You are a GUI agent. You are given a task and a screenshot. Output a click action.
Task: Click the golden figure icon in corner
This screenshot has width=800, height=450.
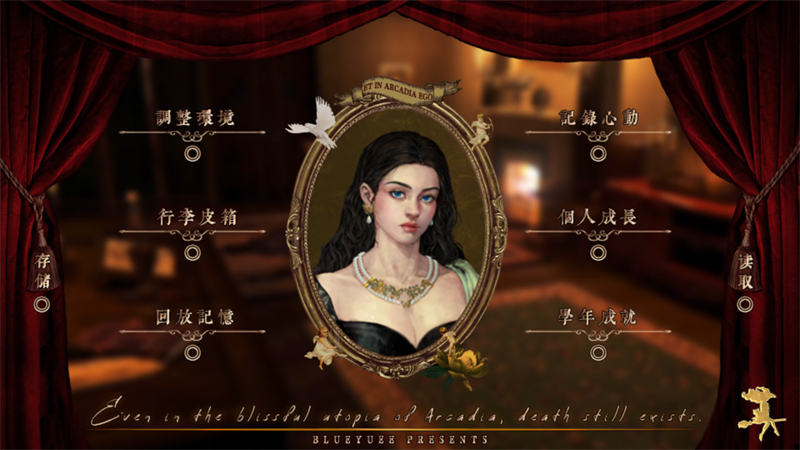pyautogui.click(x=759, y=412)
